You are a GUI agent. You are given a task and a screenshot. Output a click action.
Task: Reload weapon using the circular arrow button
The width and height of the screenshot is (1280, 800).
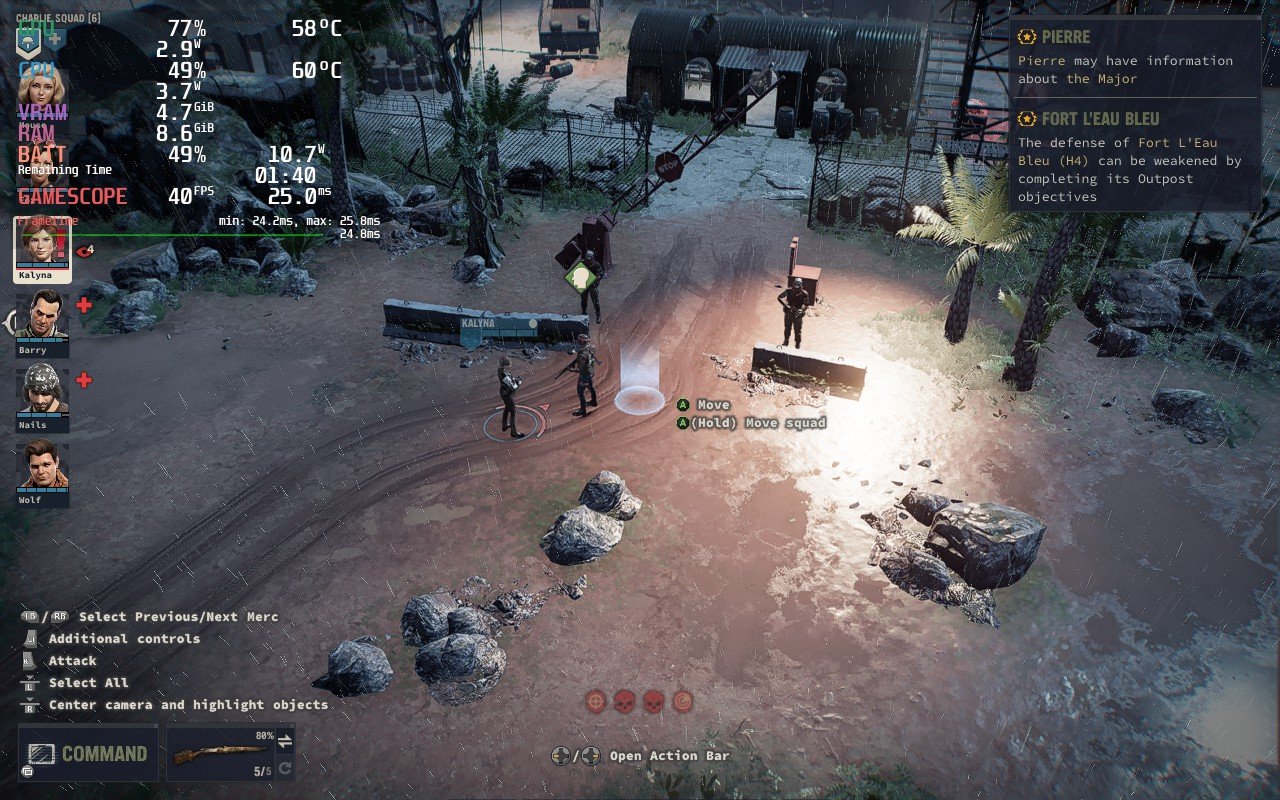click(284, 769)
